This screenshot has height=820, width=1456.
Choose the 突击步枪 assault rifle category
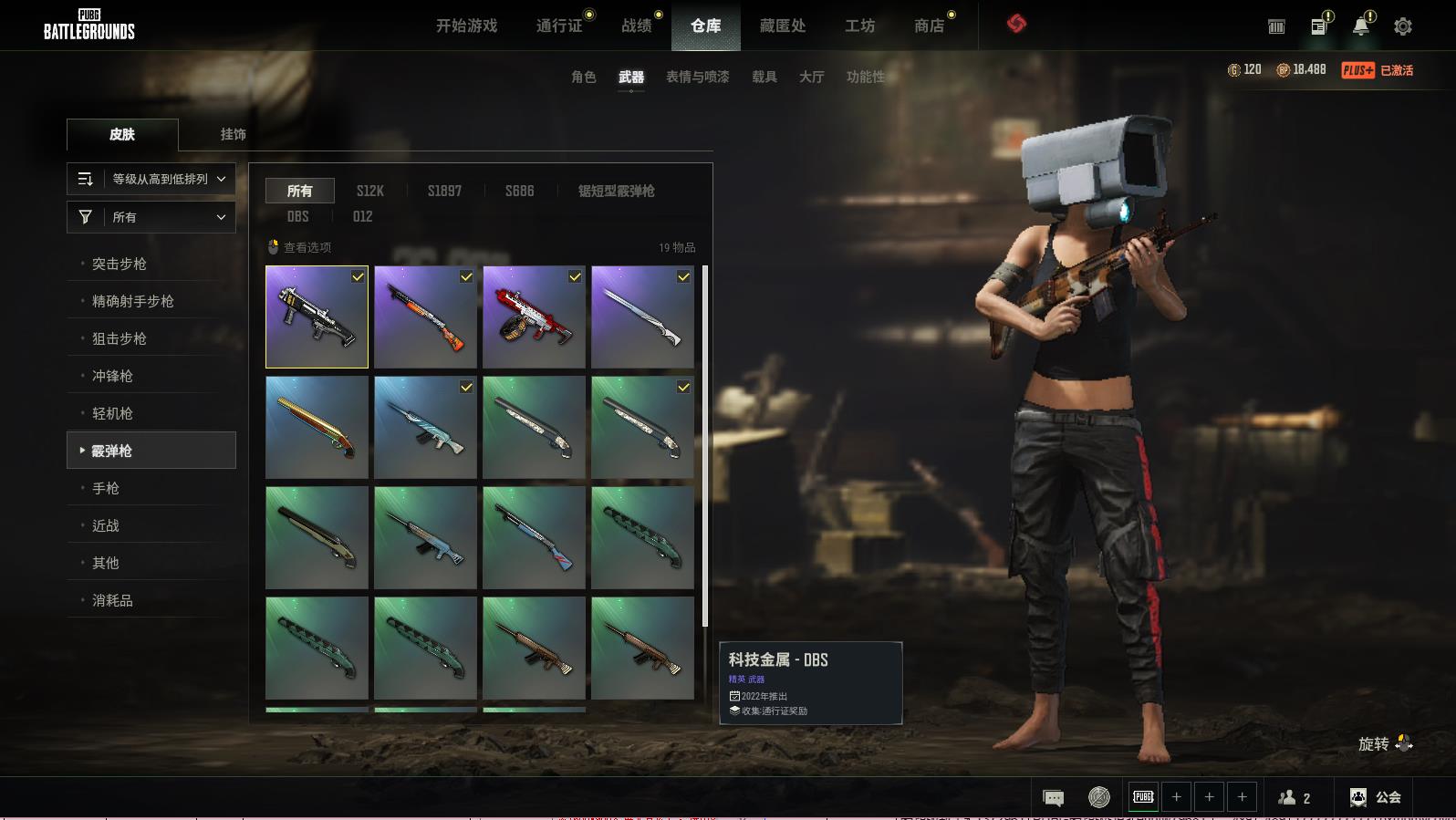click(x=120, y=264)
